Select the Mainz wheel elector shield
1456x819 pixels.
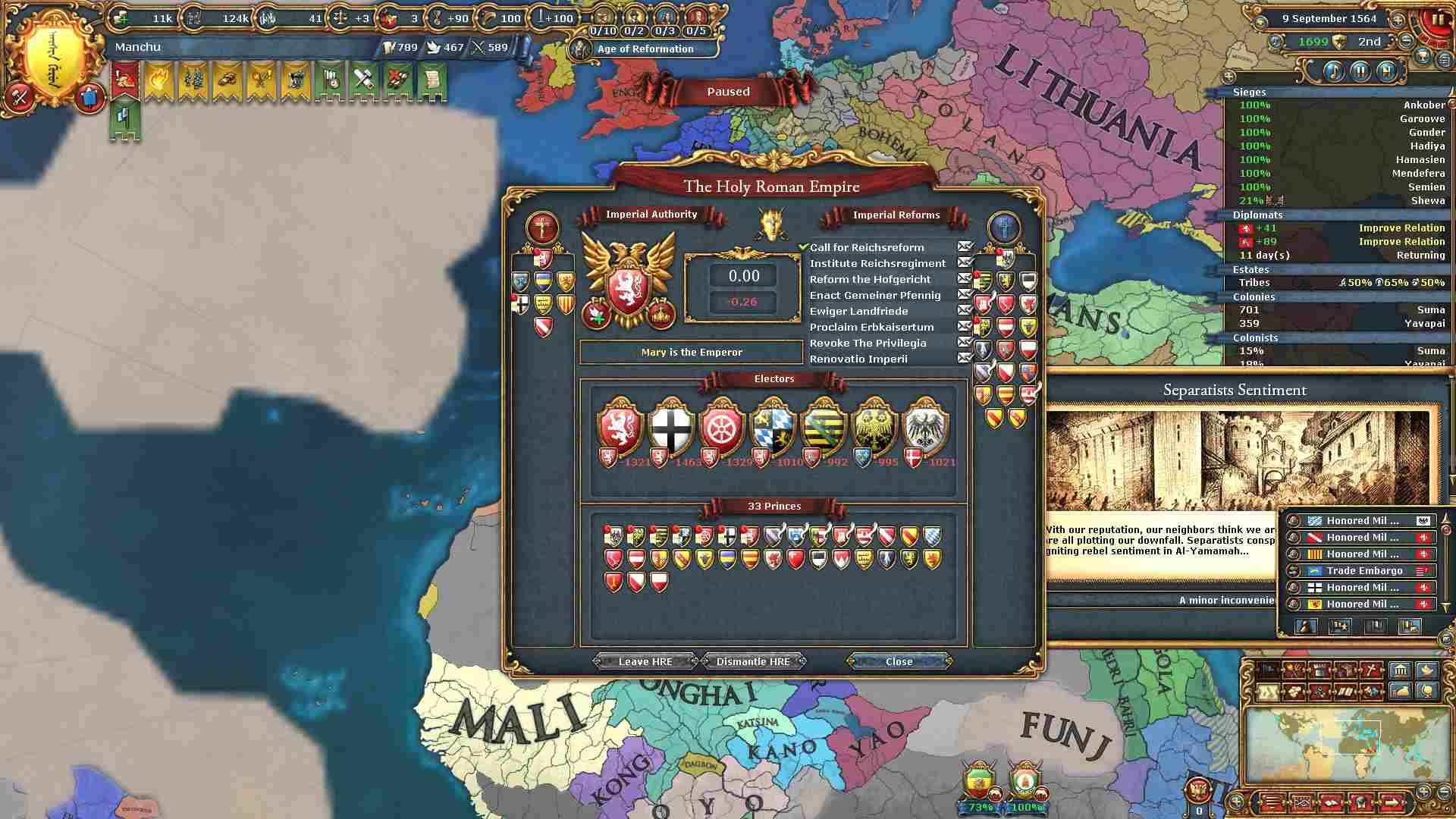(x=722, y=428)
